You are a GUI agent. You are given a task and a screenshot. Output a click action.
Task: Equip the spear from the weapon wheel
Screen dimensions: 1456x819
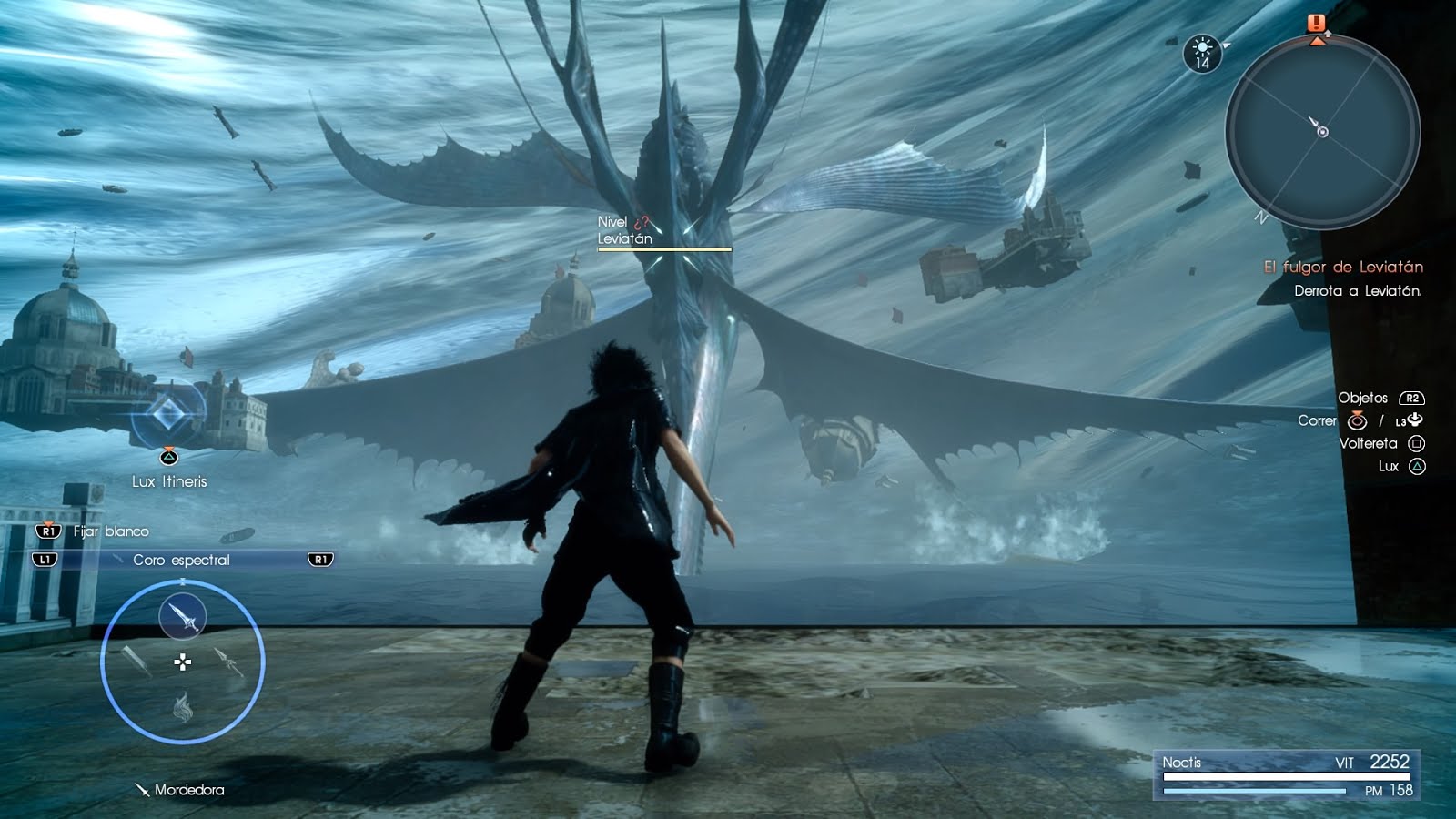228,662
